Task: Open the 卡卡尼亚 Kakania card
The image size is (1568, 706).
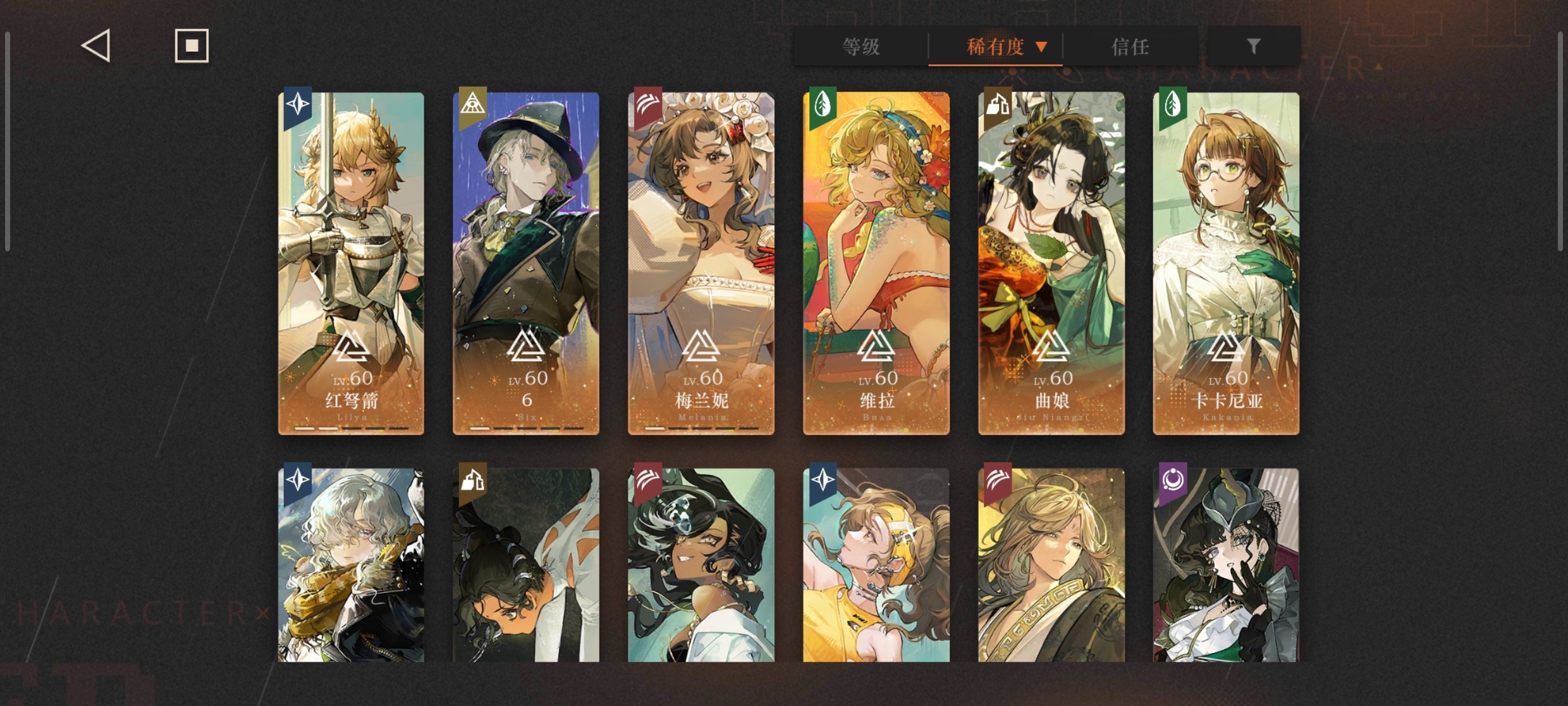Action: point(1226,263)
